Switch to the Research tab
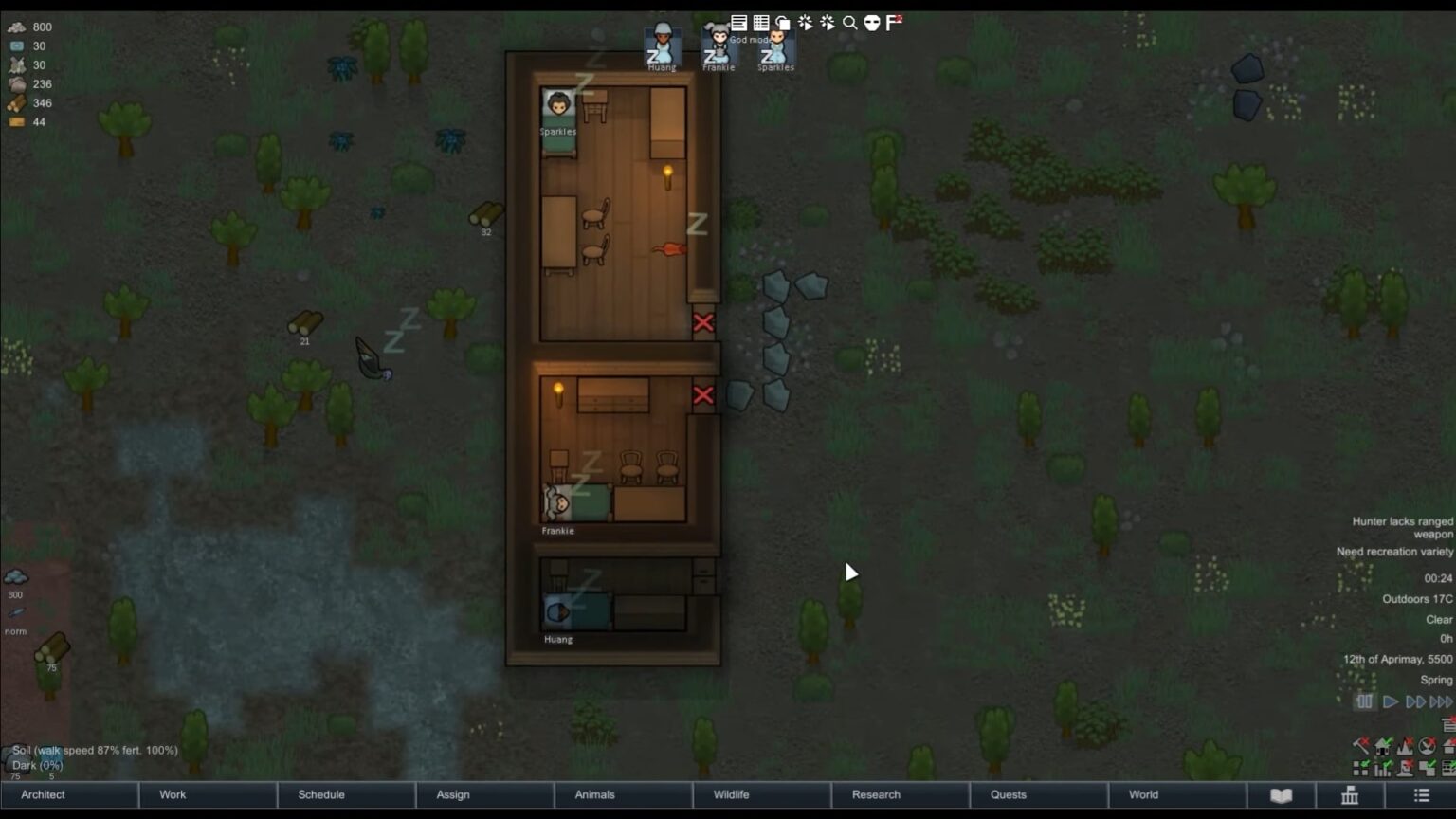Screen dimensions: 1456x819 click(x=874, y=795)
